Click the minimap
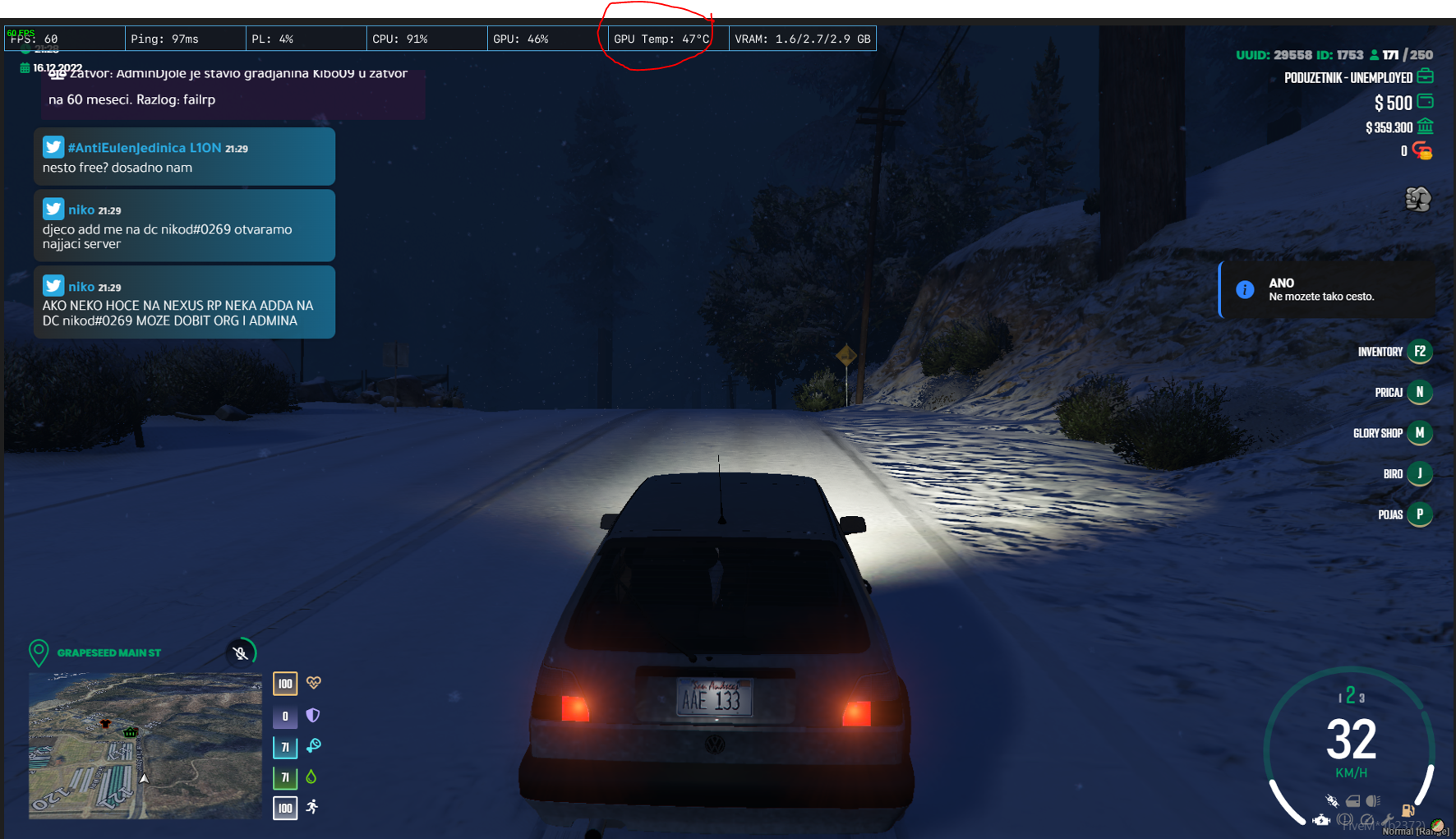This screenshot has height=839, width=1456. [145, 745]
